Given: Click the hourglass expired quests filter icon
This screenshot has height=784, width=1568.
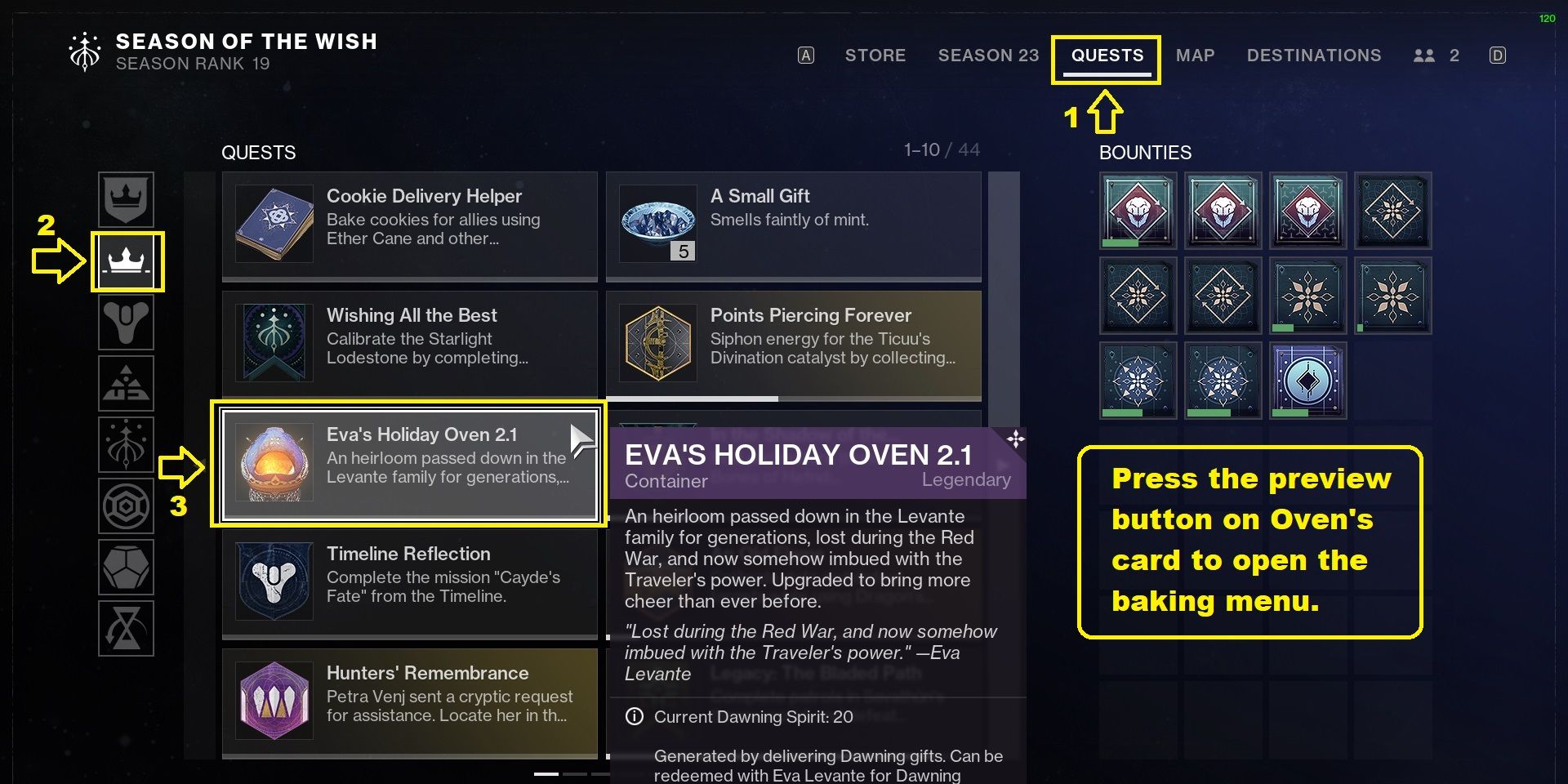Looking at the screenshot, I should point(127,628).
